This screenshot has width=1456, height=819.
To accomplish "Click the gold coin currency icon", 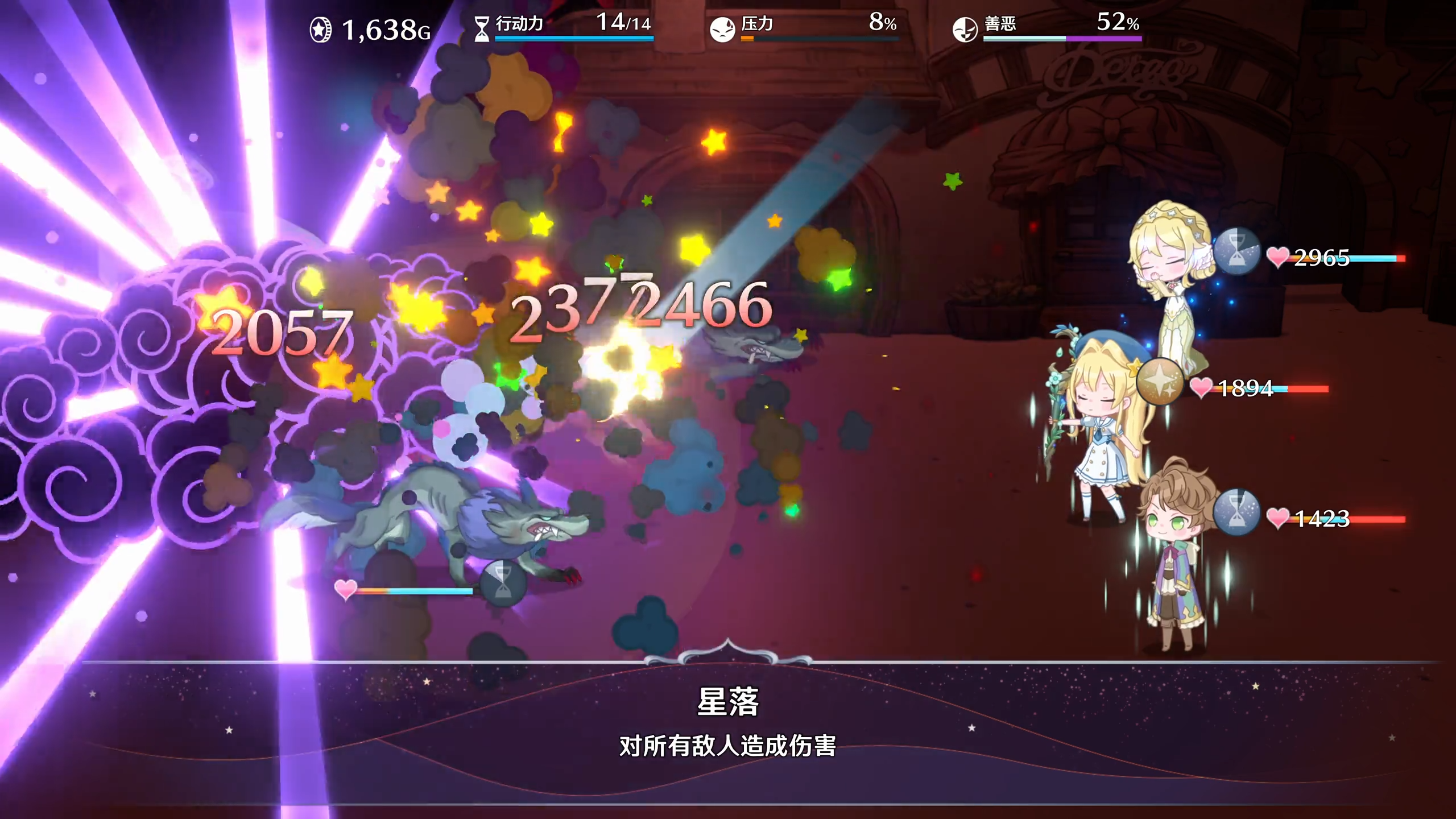I will click(x=320, y=27).
